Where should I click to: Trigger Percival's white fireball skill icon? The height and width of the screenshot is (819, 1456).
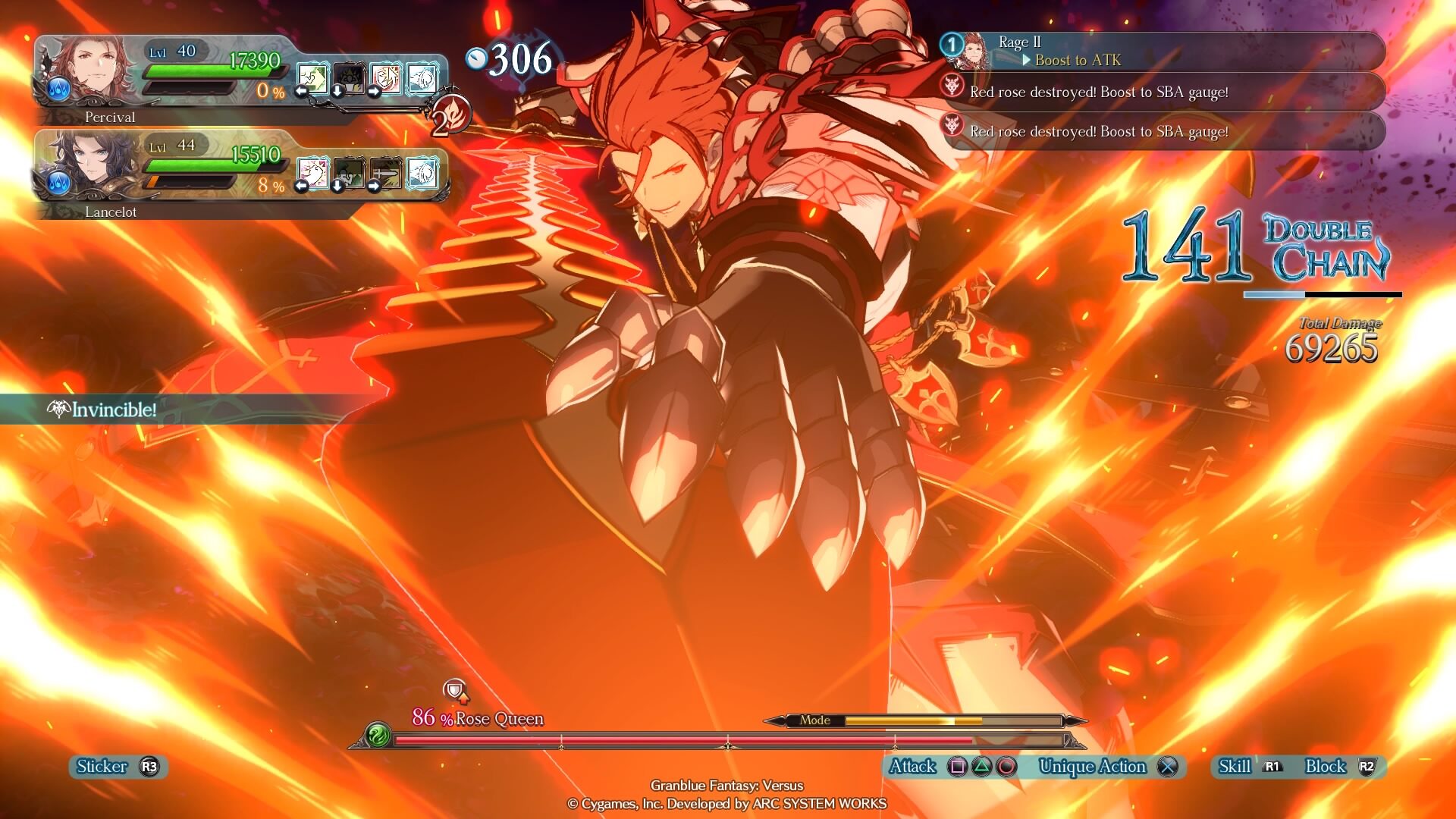[422, 79]
